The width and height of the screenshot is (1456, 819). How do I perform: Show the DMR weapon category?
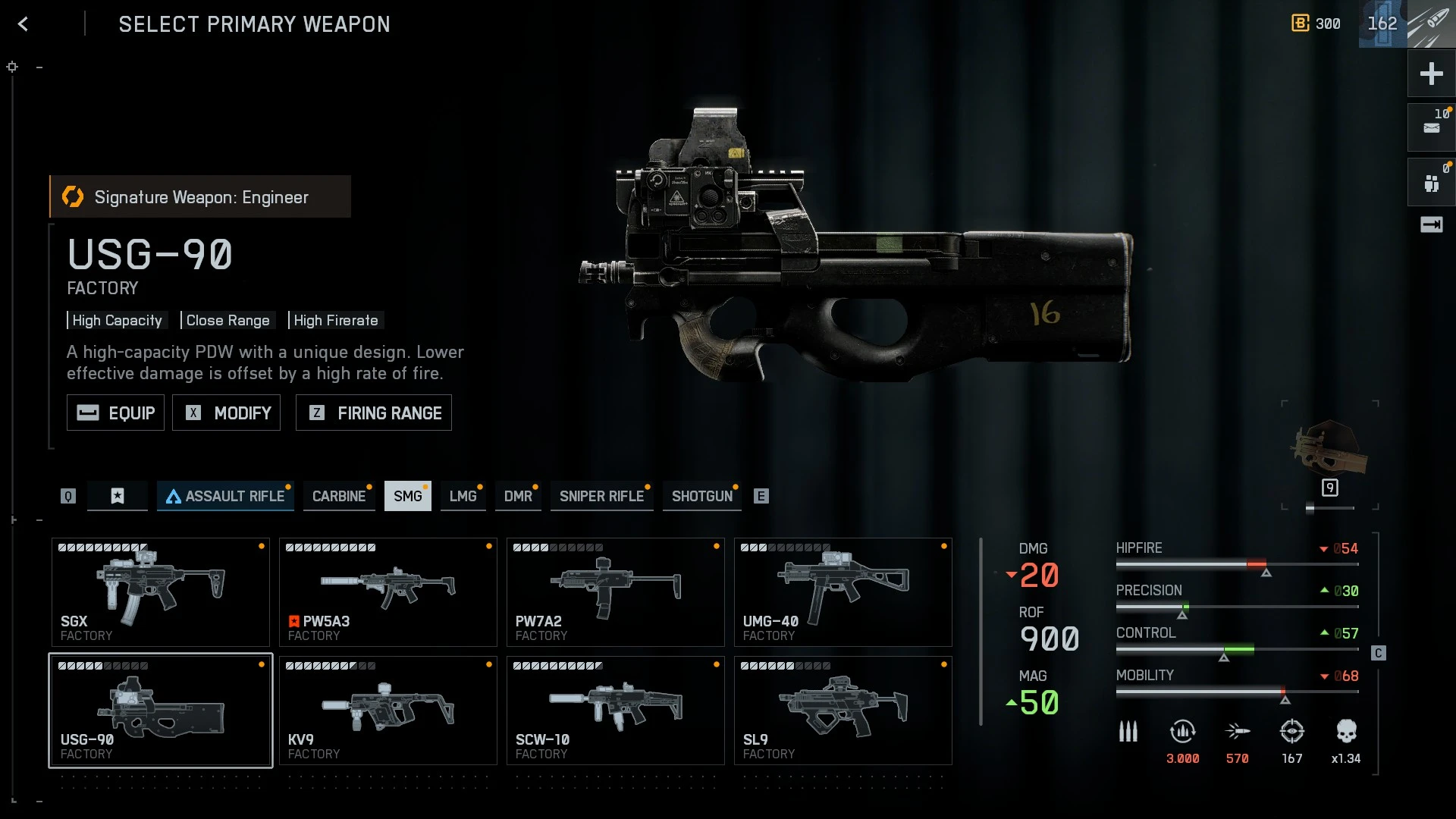point(518,496)
